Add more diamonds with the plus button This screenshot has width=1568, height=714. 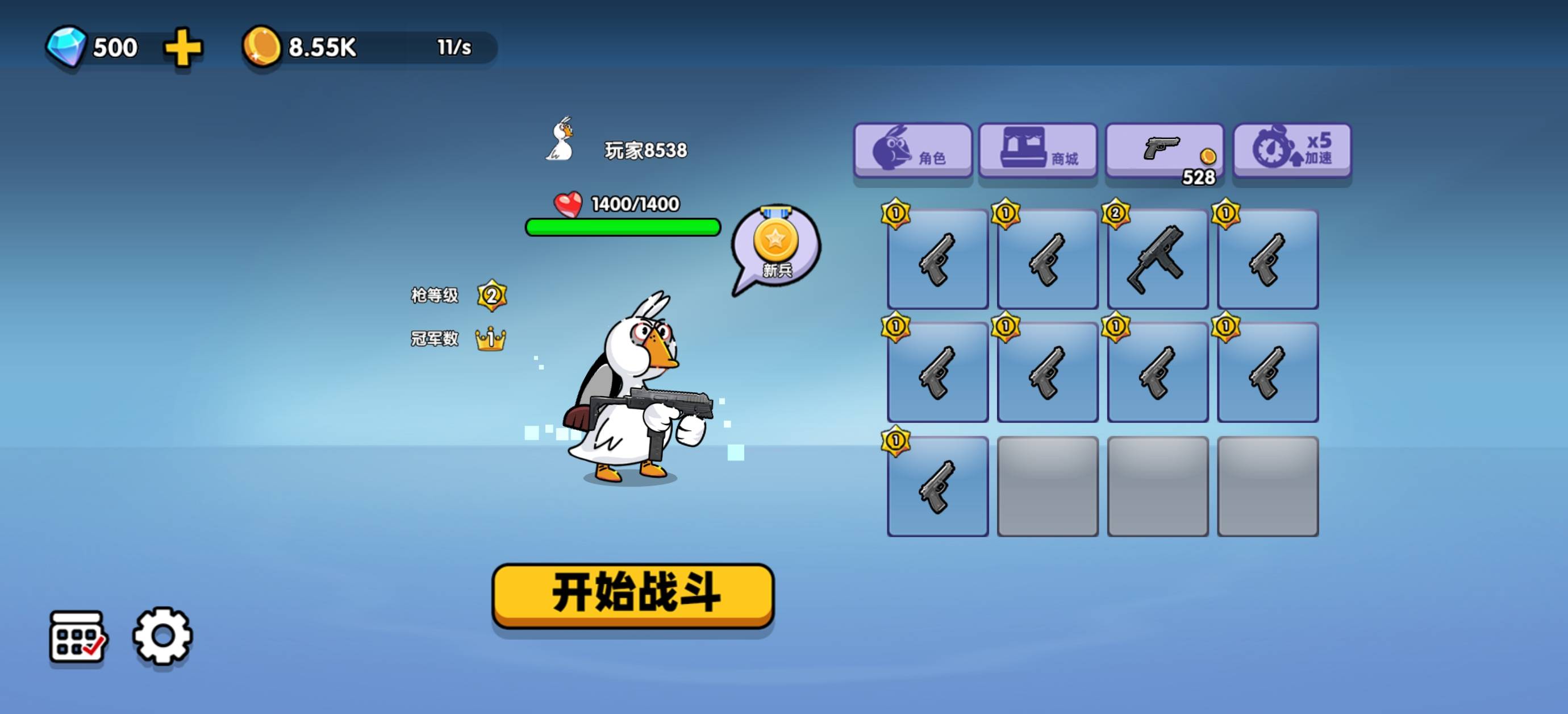tap(182, 48)
